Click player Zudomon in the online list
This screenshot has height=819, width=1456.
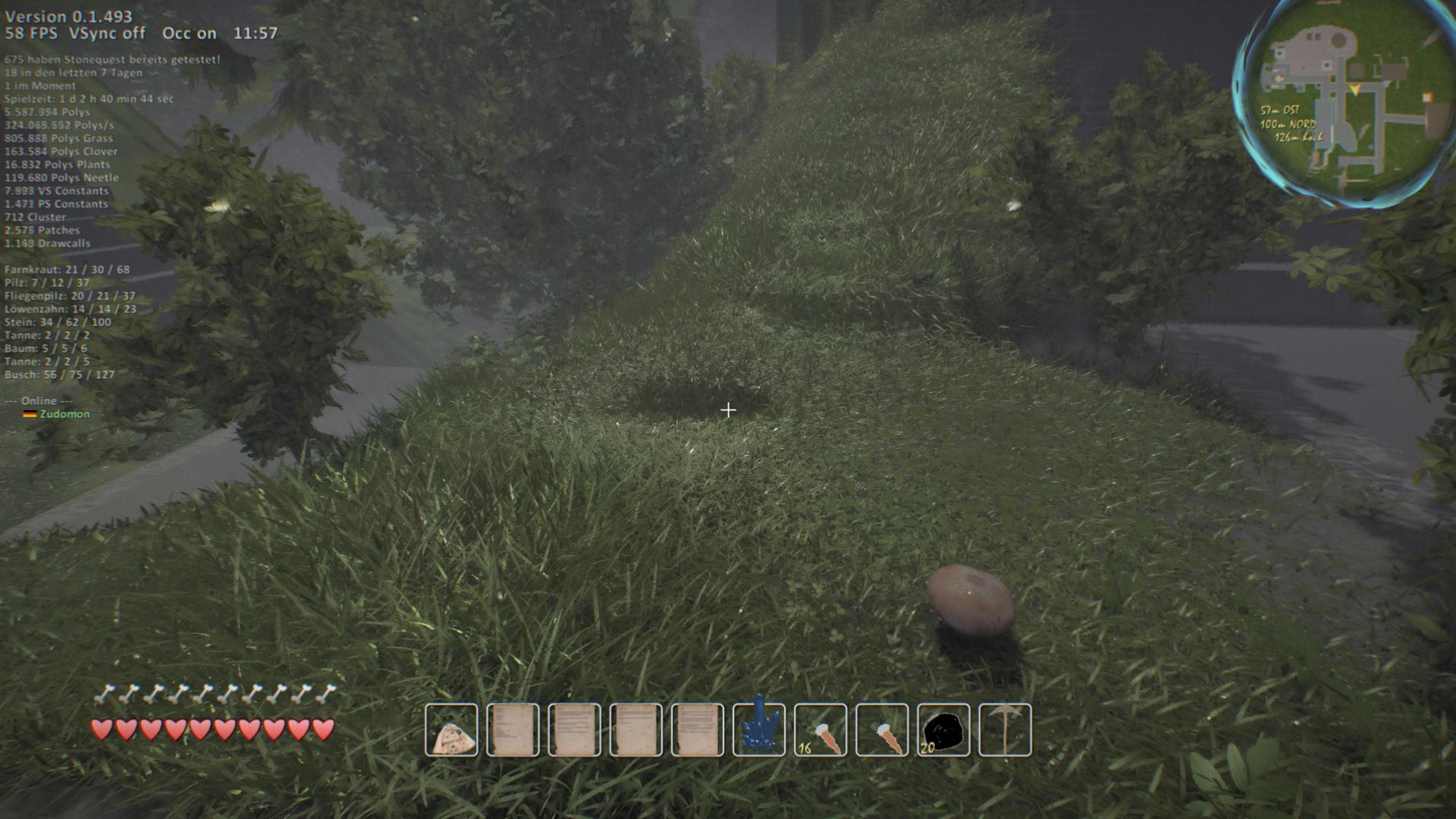tap(64, 414)
